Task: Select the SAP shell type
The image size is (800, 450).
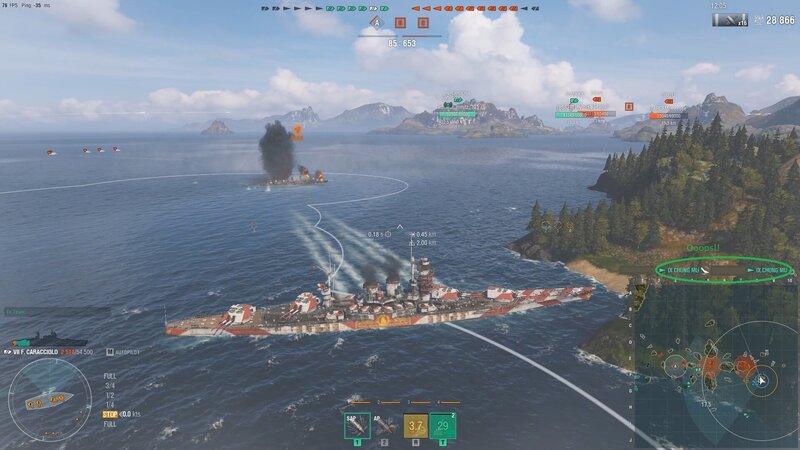Action: [357, 426]
